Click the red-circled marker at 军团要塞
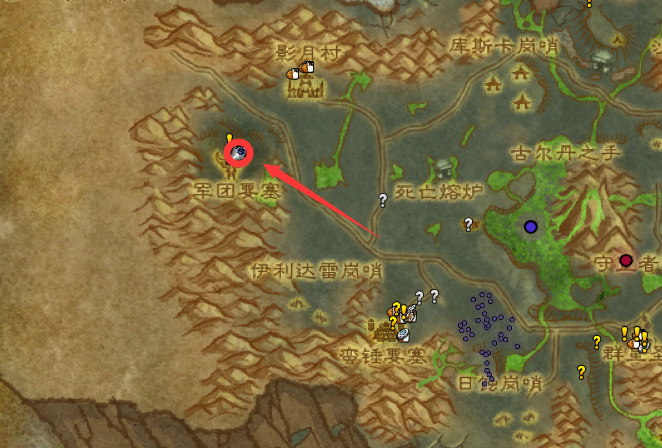 point(239,153)
